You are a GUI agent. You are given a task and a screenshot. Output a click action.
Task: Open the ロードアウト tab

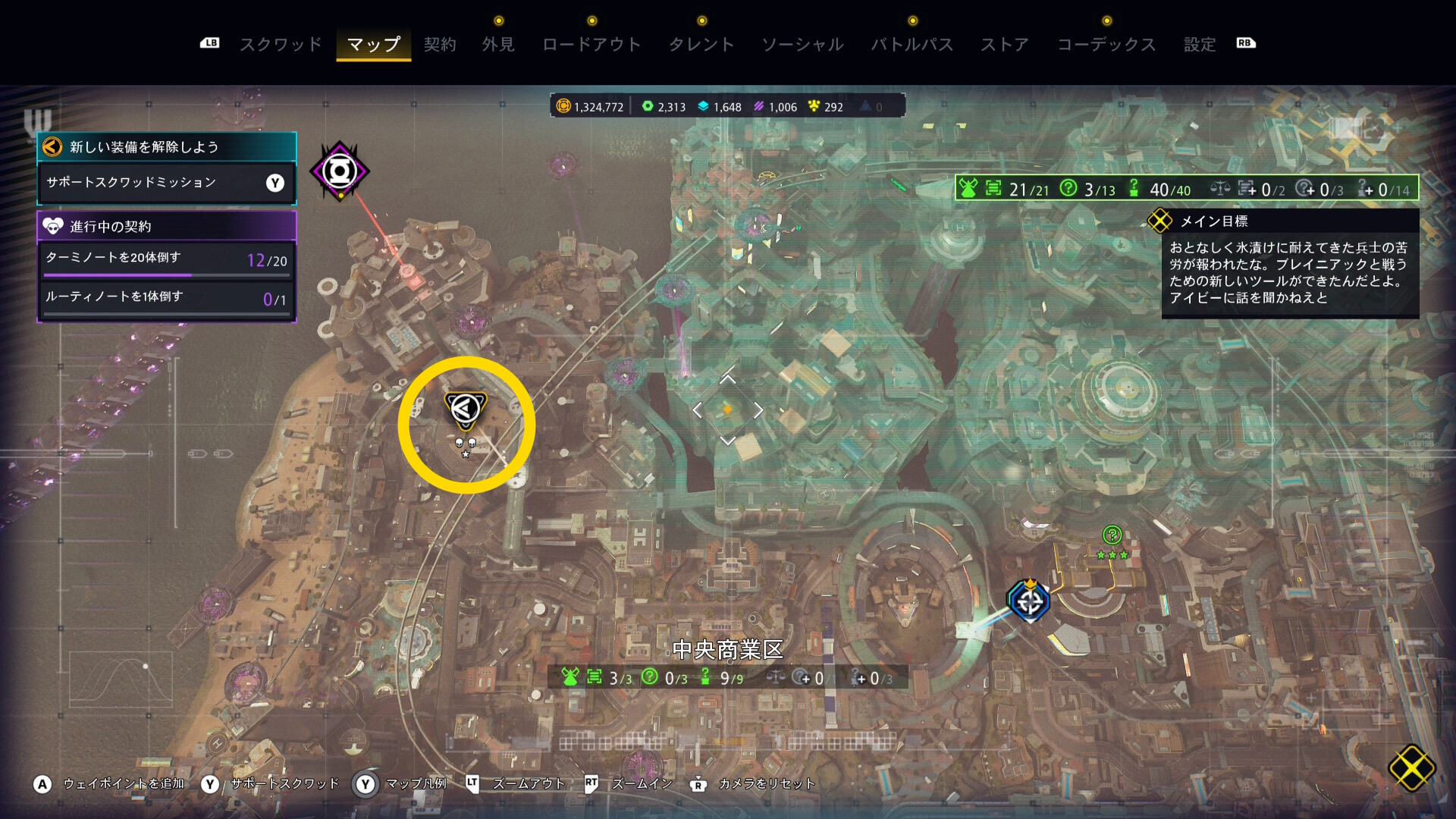click(591, 45)
